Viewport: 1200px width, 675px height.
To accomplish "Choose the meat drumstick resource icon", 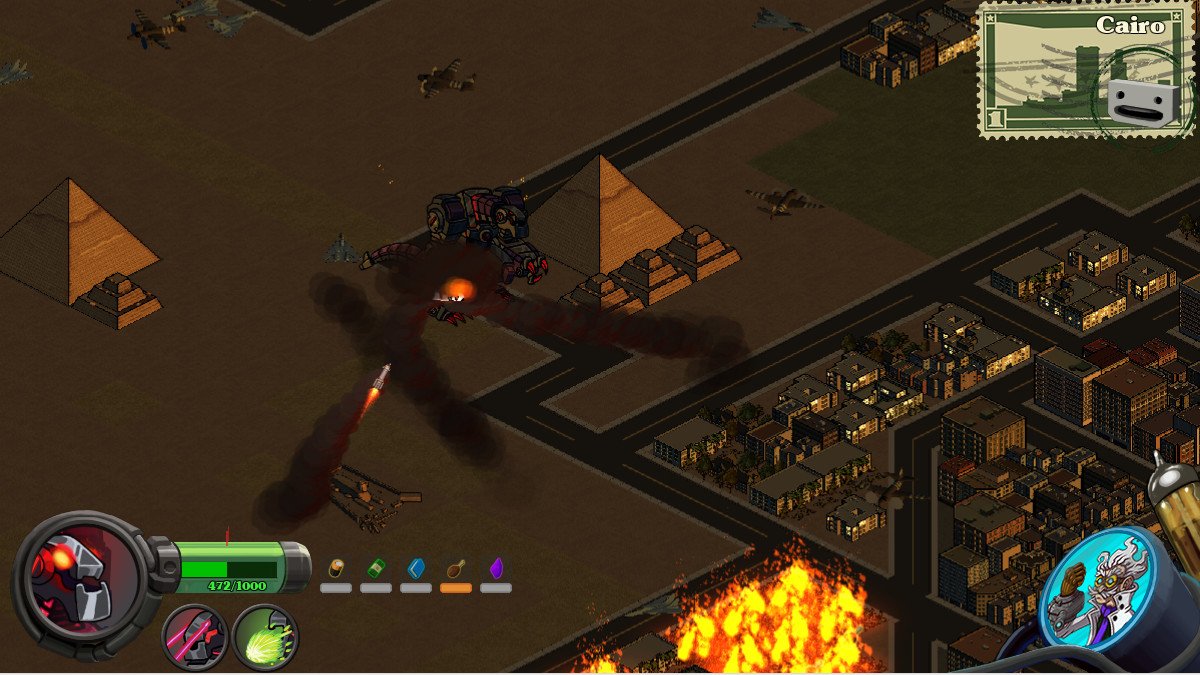I will click(456, 569).
